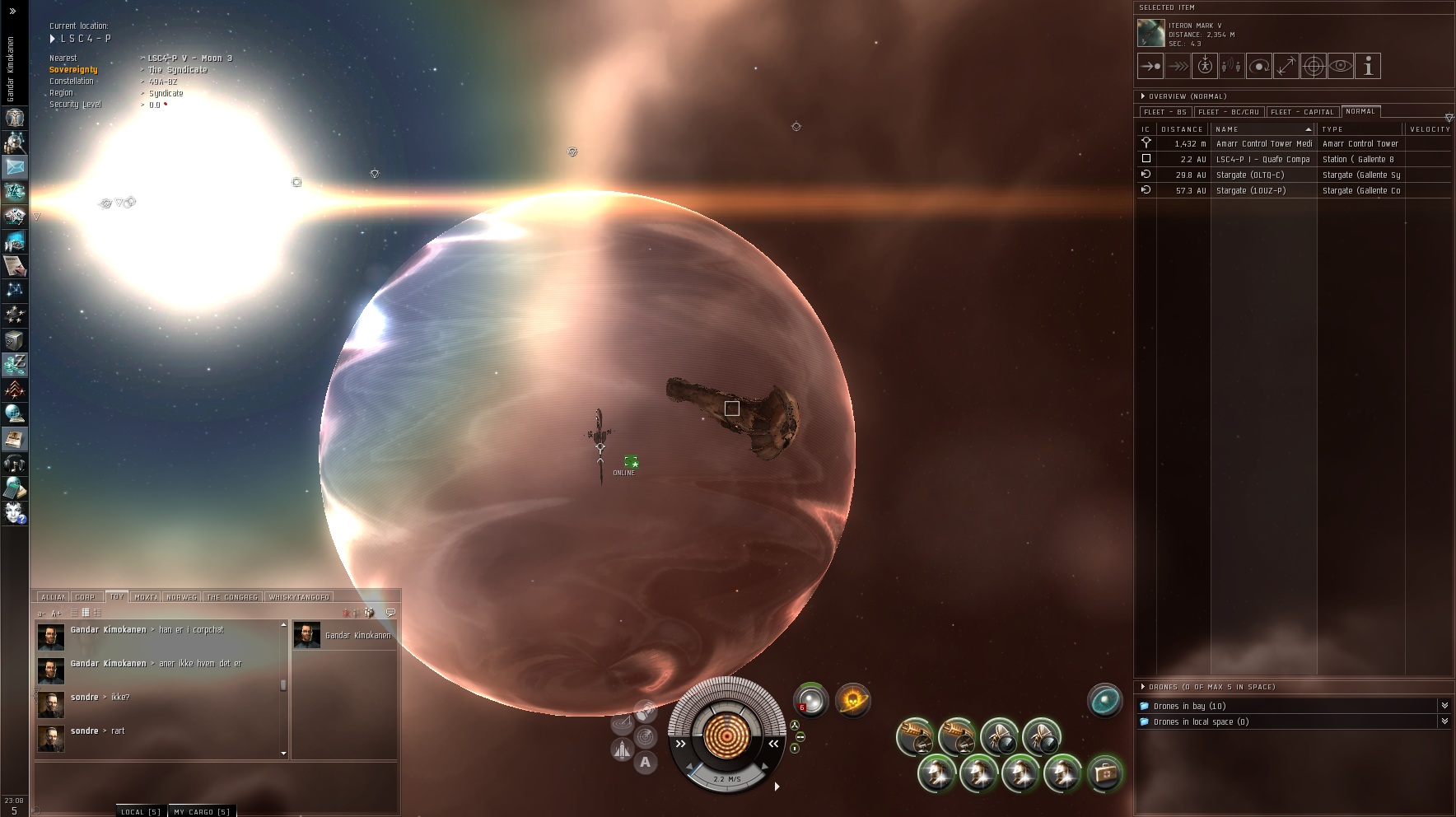Open the Corp chat tab
The height and width of the screenshot is (817, 1456).
pos(85,597)
